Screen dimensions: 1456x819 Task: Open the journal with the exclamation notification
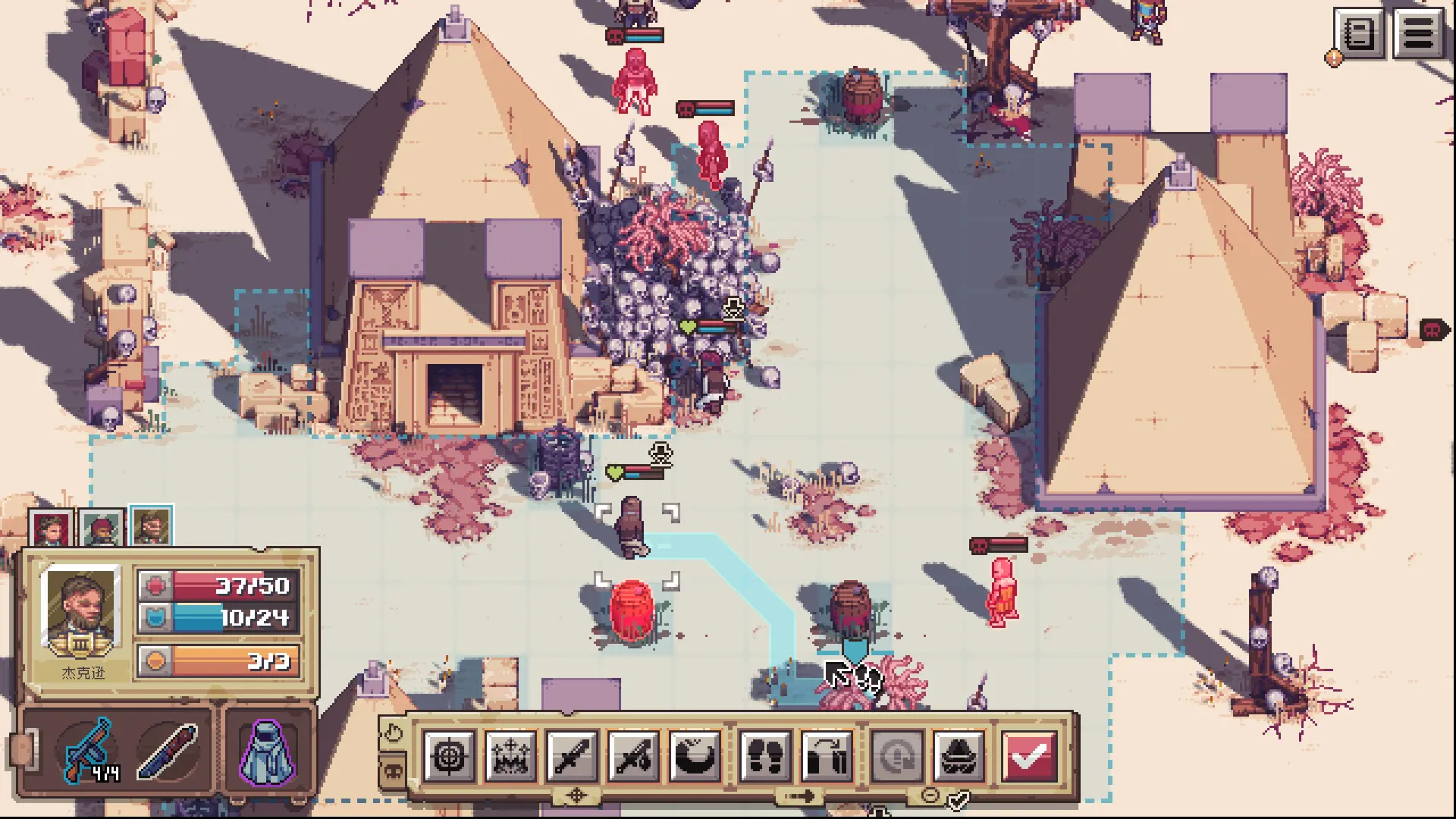tap(1360, 33)
